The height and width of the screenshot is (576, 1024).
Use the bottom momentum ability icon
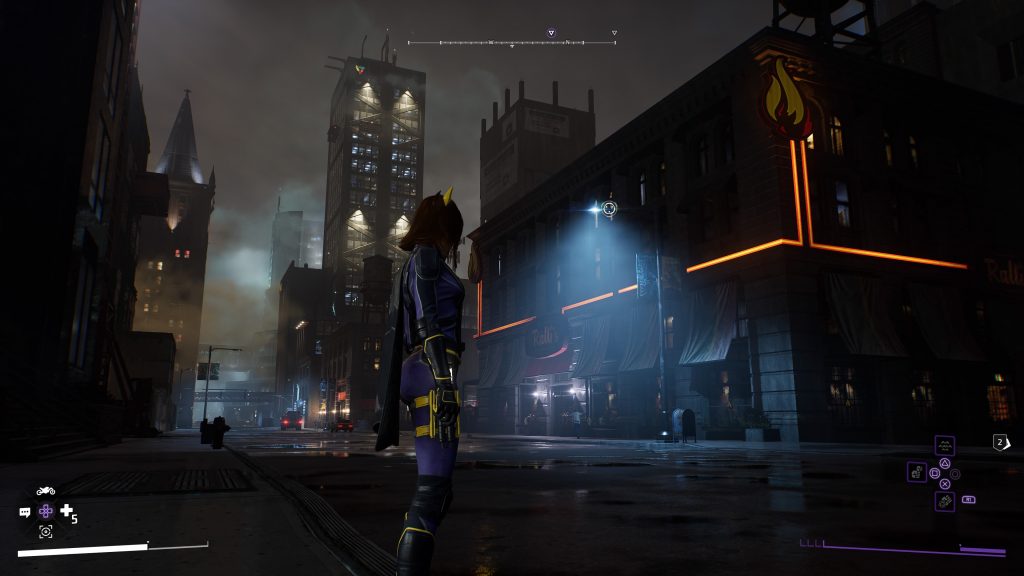pyautogui.click(x=944, y=500)
